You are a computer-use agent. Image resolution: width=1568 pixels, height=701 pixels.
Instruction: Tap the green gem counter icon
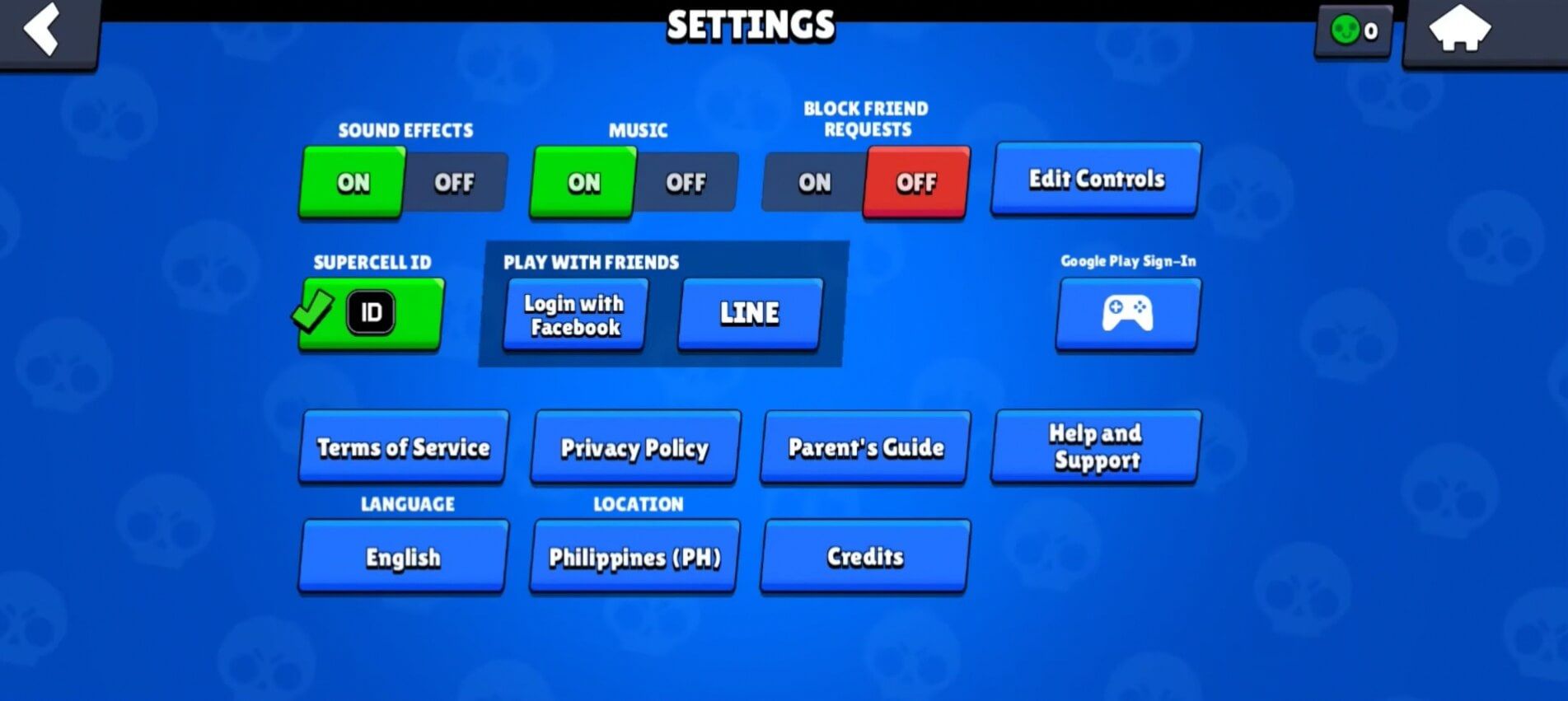[1346, 31]
